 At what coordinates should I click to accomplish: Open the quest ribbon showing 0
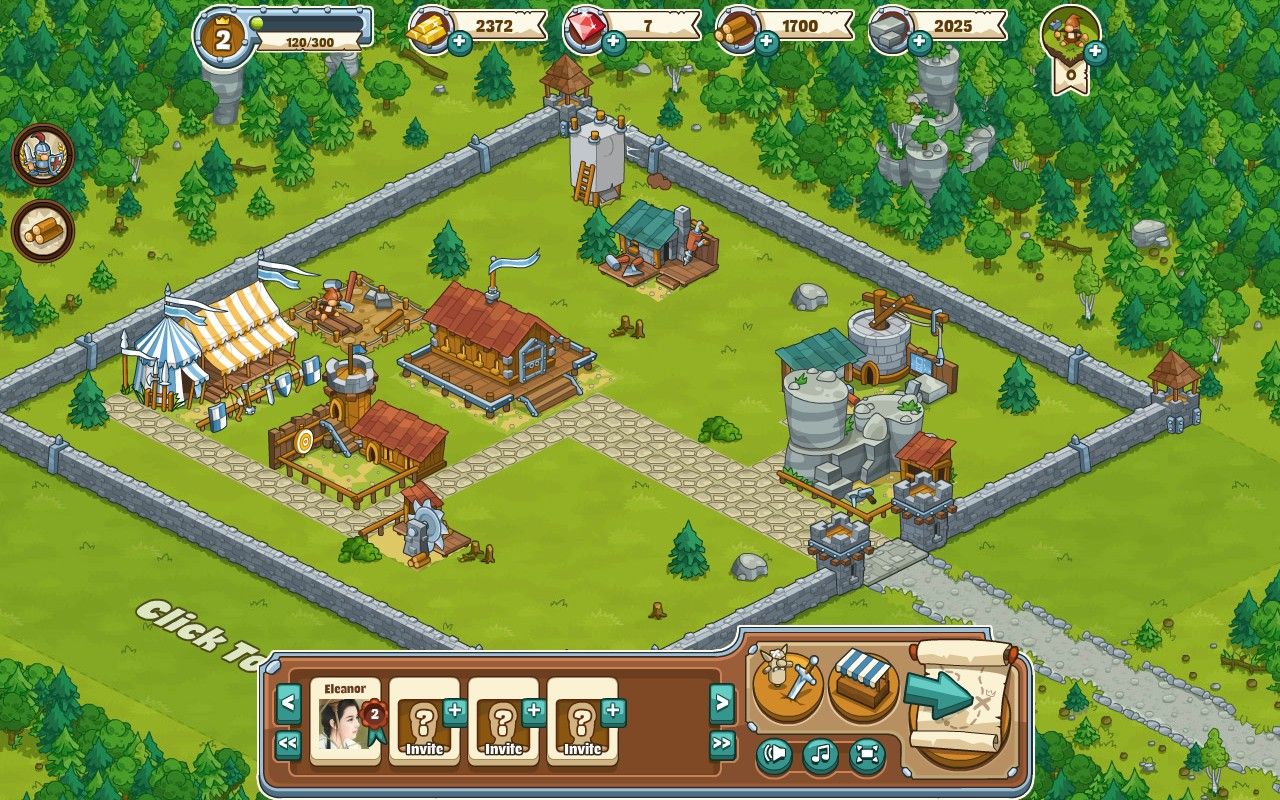point(1070,75)
